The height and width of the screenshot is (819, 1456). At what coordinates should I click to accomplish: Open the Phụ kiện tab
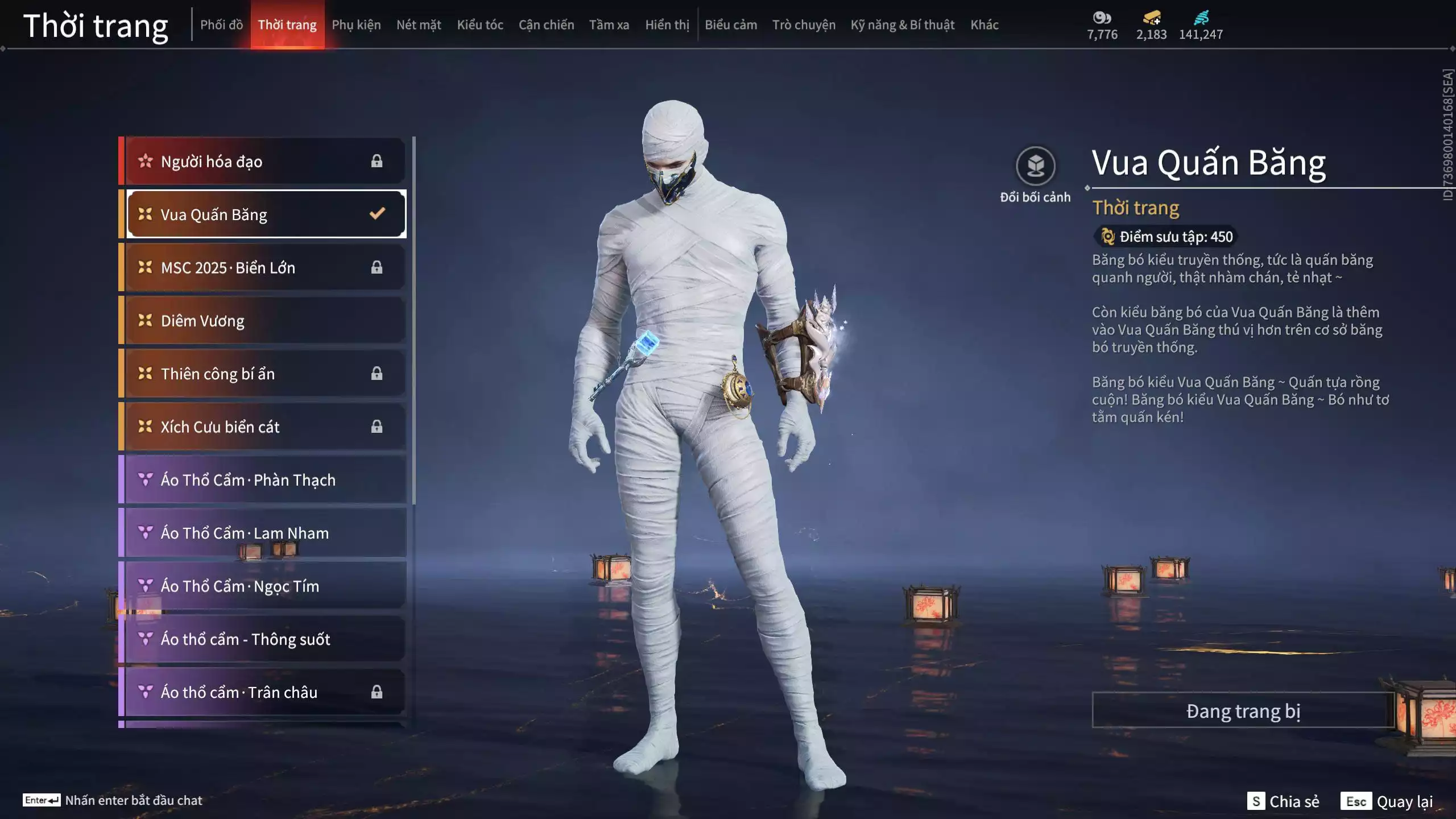tap(356, 25)
